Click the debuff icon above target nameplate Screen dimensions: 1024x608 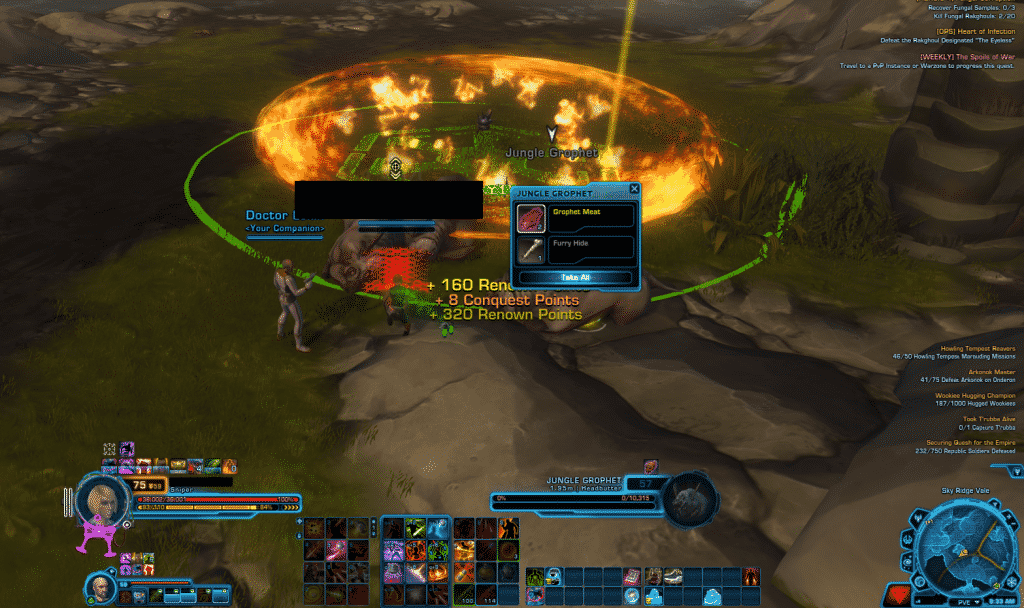pyautogui.click(x=649, y=466)
